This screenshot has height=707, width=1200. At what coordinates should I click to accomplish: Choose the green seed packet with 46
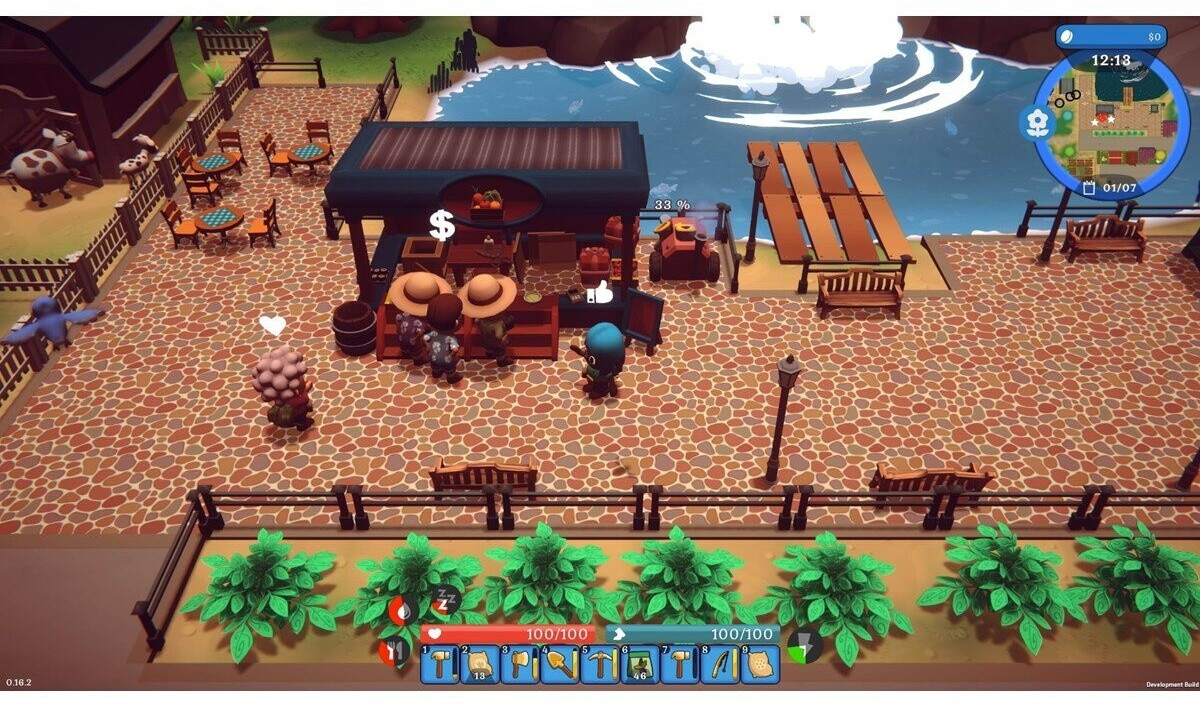click(x=640, y=664)
